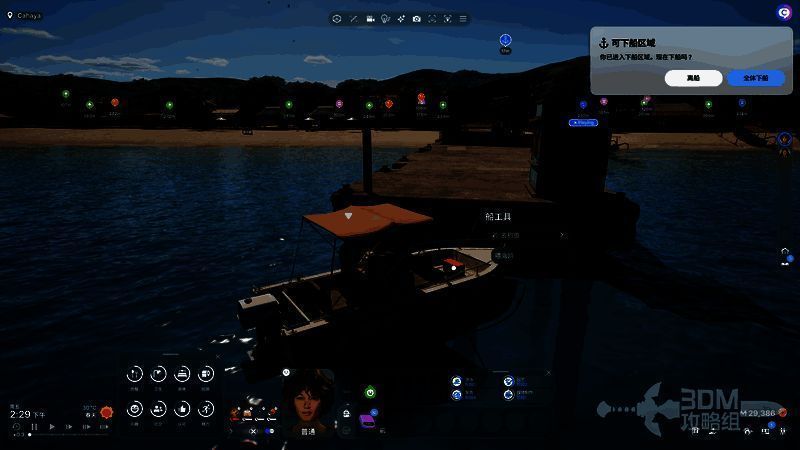Open the top toolbar's hamburger menu
The width and height of the screenshot is (800, 450).
pyautogui.click(x=463, y=19)
